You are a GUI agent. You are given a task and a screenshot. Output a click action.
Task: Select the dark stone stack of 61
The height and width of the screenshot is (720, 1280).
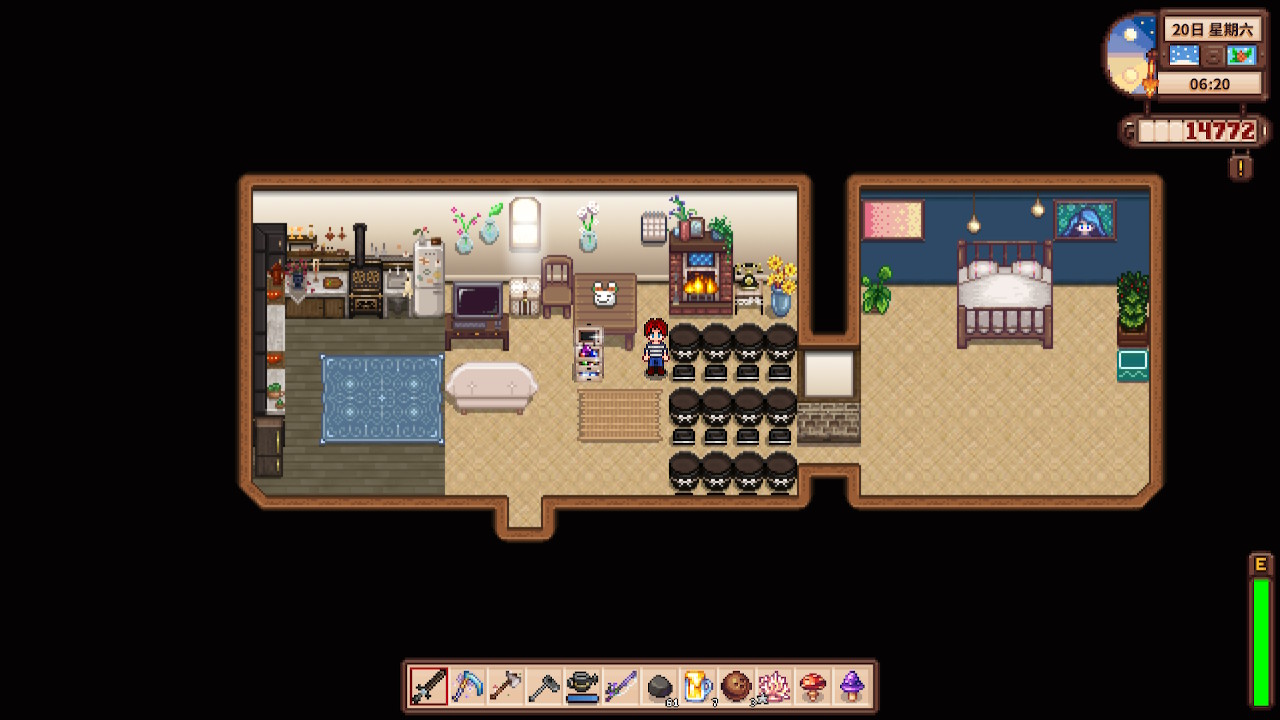tap(659, 686)
